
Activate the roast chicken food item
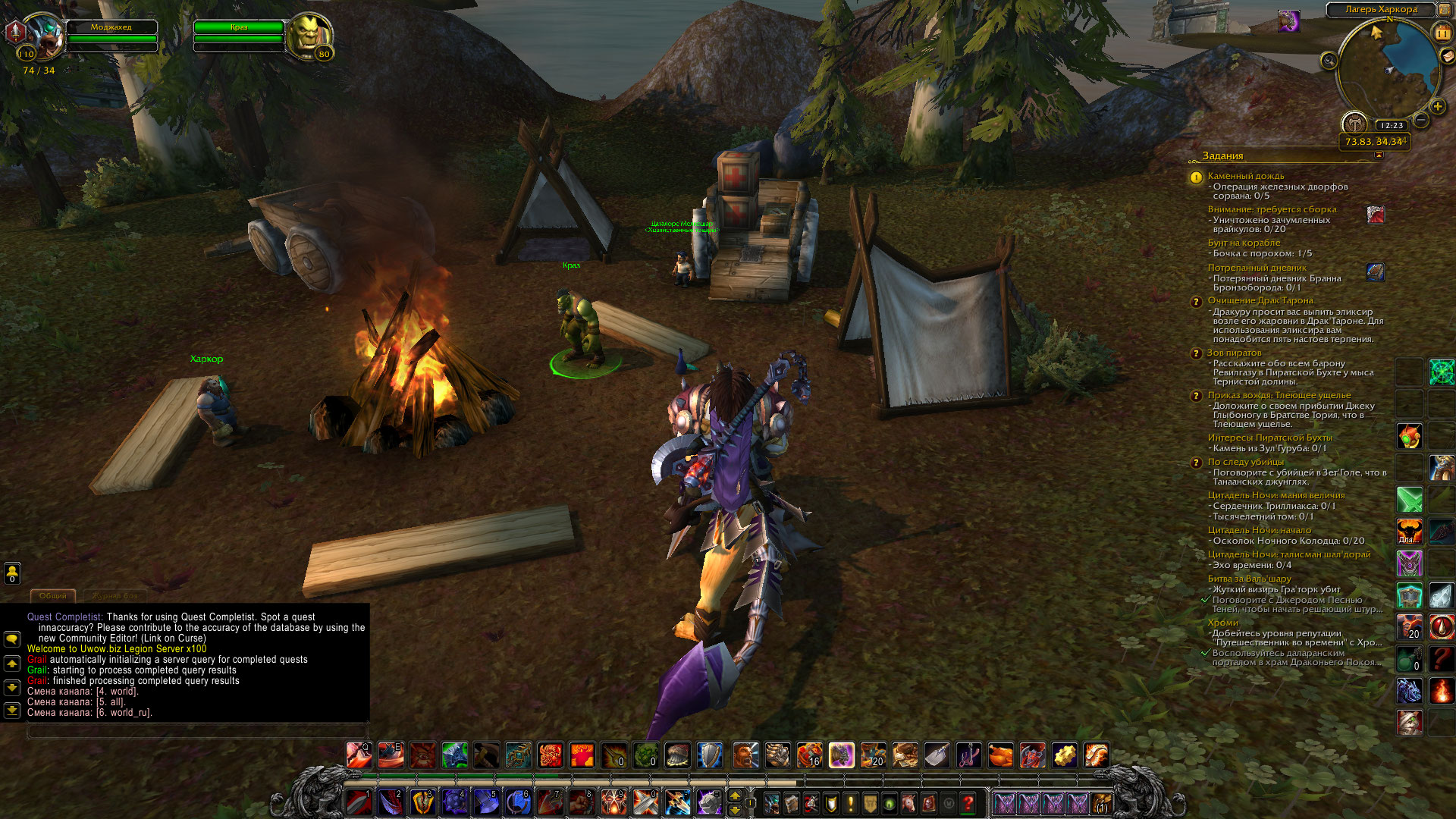pos(1000,755)
